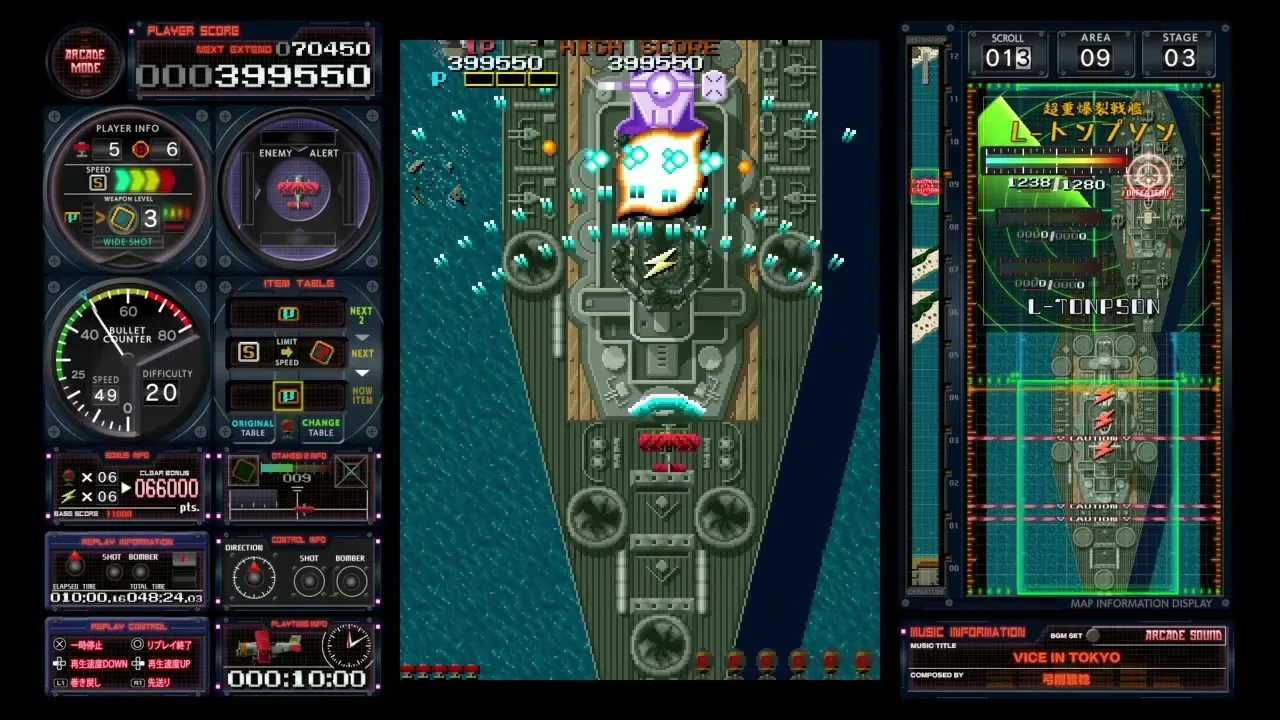
Task: Click the Arcade Mode badge
Action: click(84, 60)
